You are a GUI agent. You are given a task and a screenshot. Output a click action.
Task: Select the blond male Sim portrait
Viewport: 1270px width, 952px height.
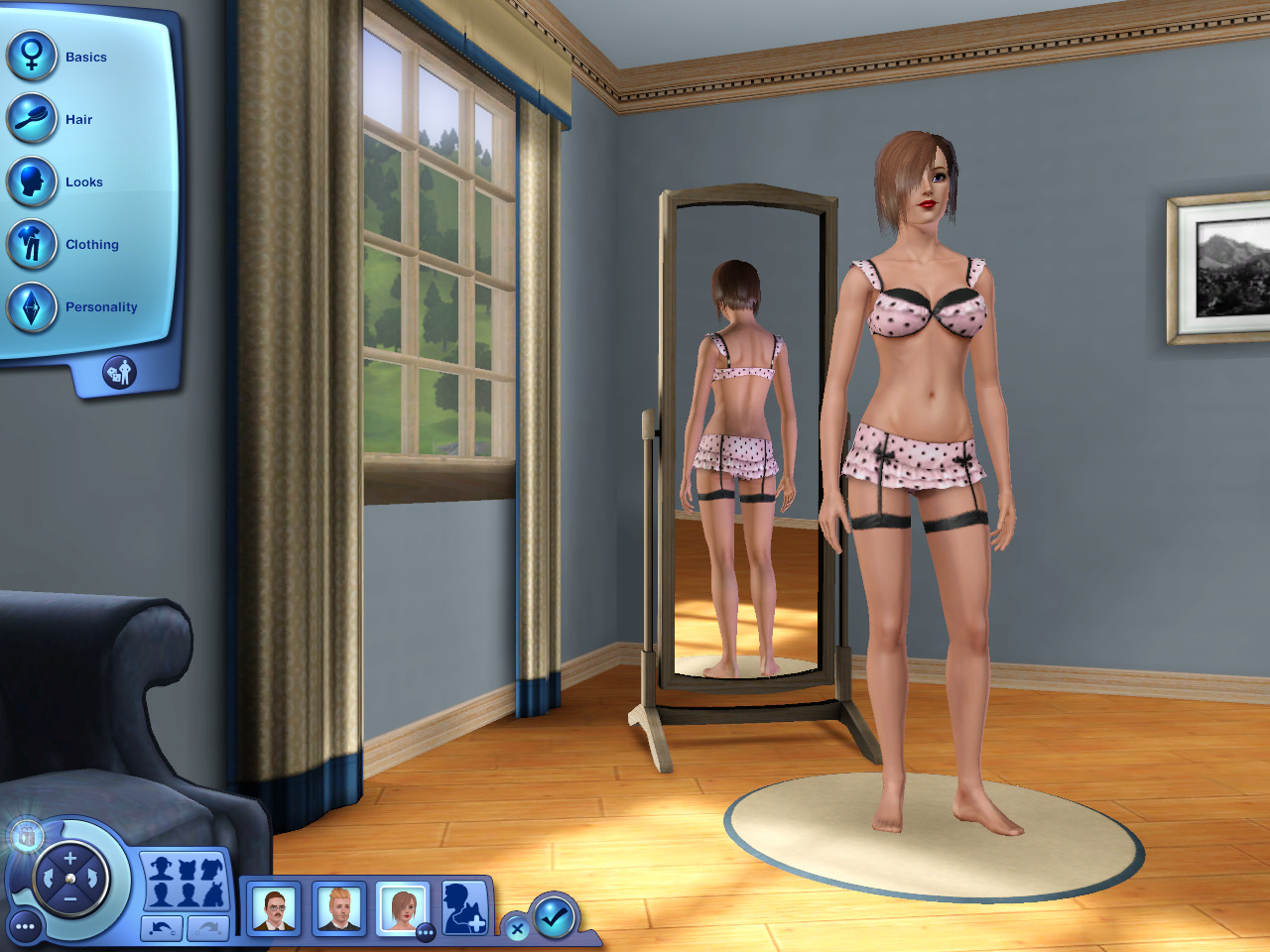click(338, 908)
